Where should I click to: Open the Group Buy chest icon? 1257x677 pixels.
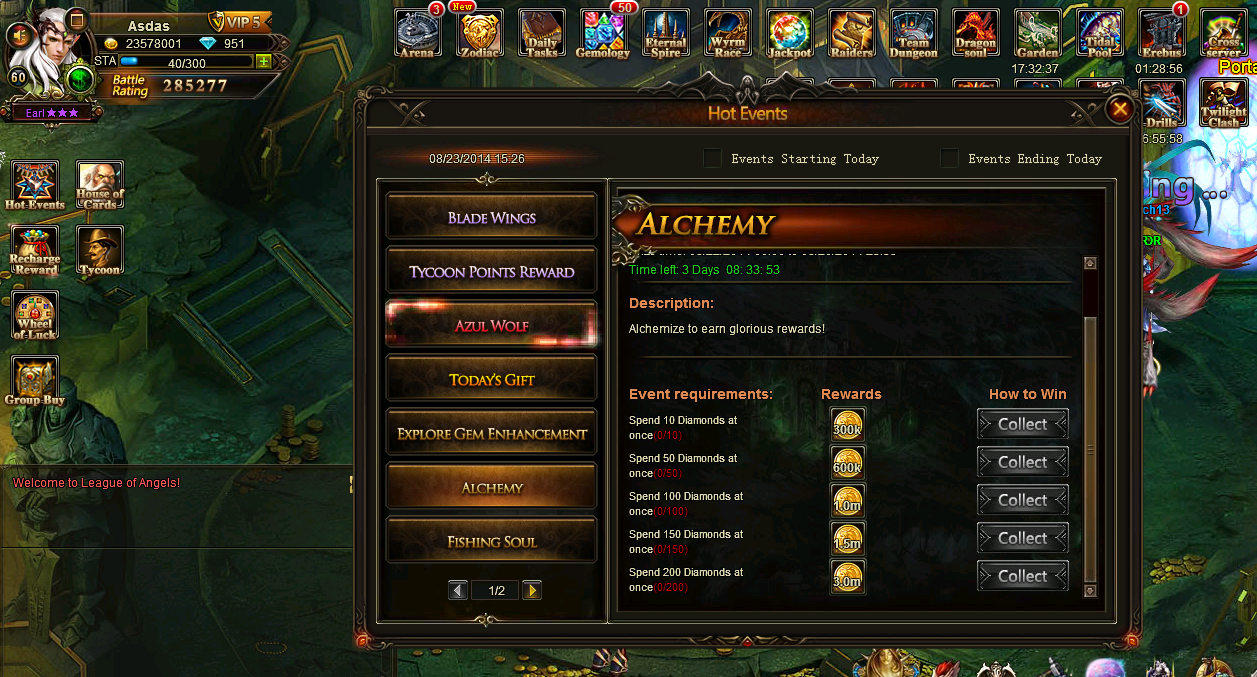click(35, 380)
